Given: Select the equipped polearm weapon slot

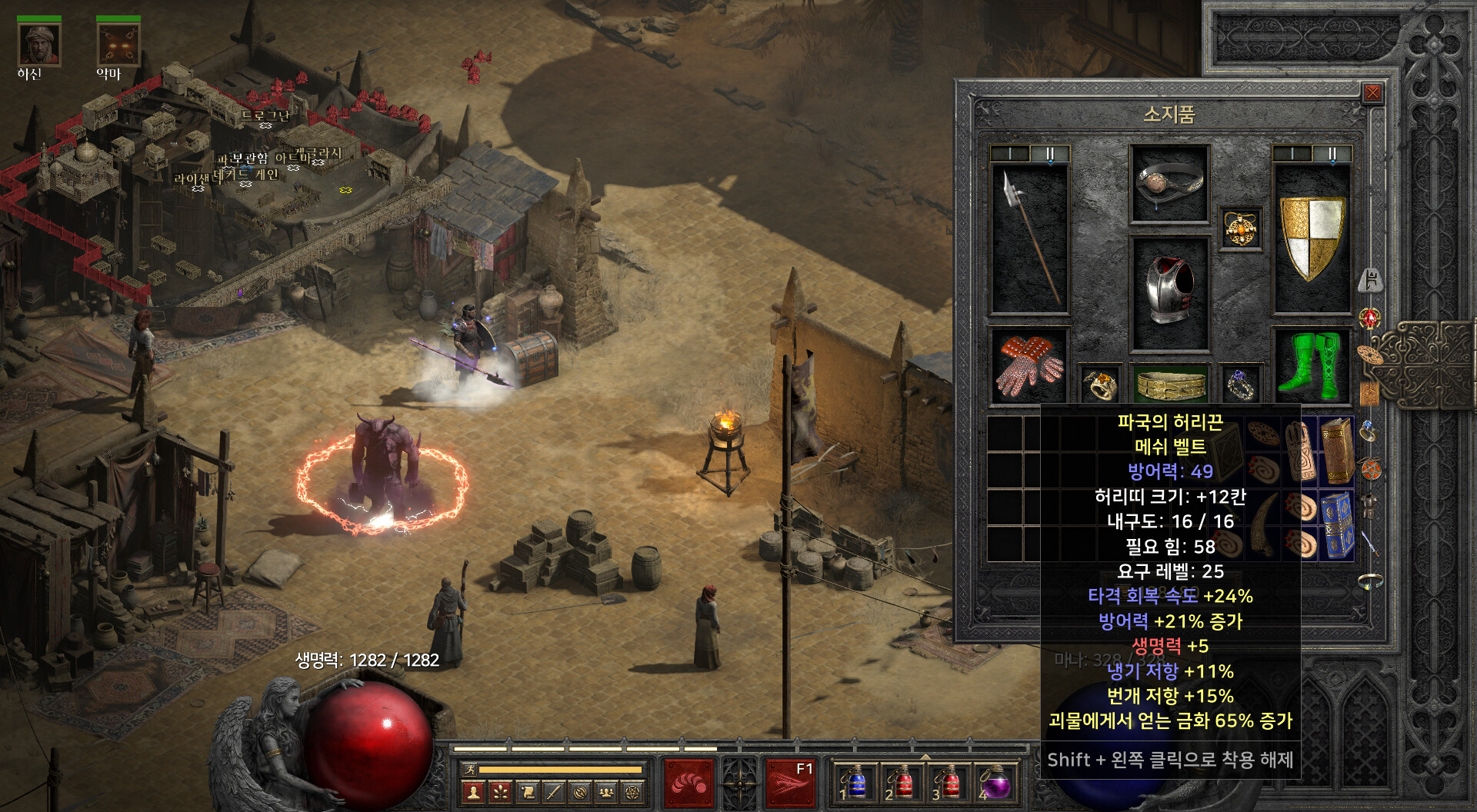Looking at the screenshot, I should (1029, 239).
